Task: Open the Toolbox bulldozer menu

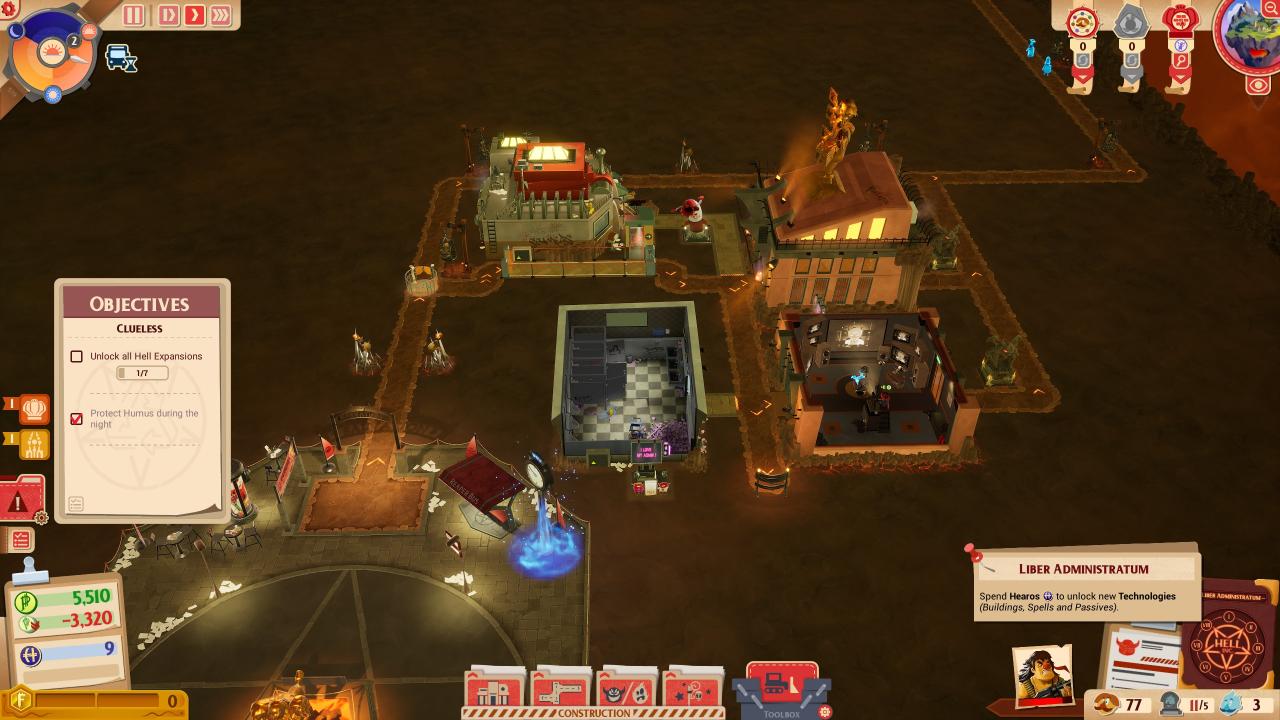Action: (781, 686)
